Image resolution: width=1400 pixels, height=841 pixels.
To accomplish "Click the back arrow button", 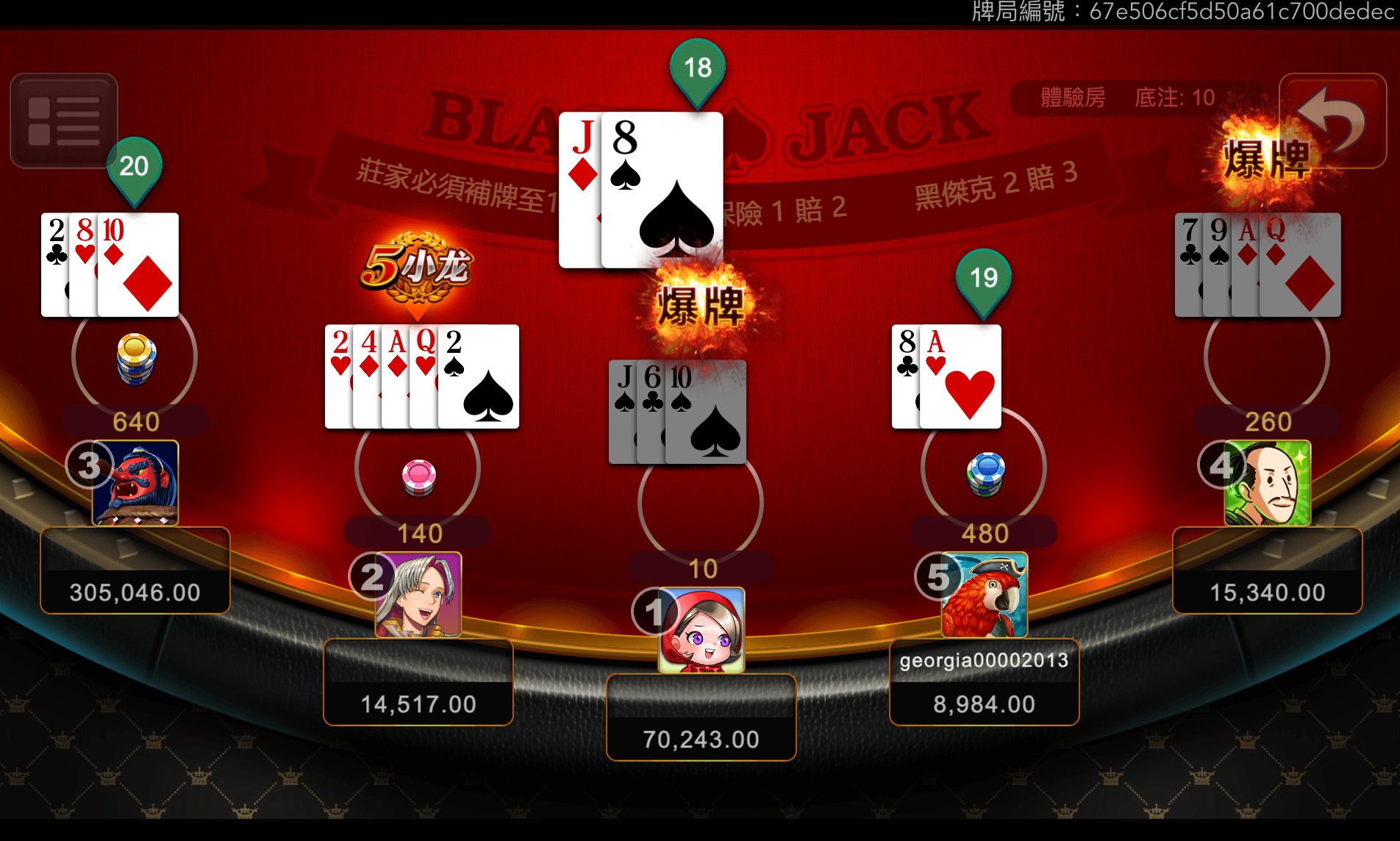I will click(1332, 121).
